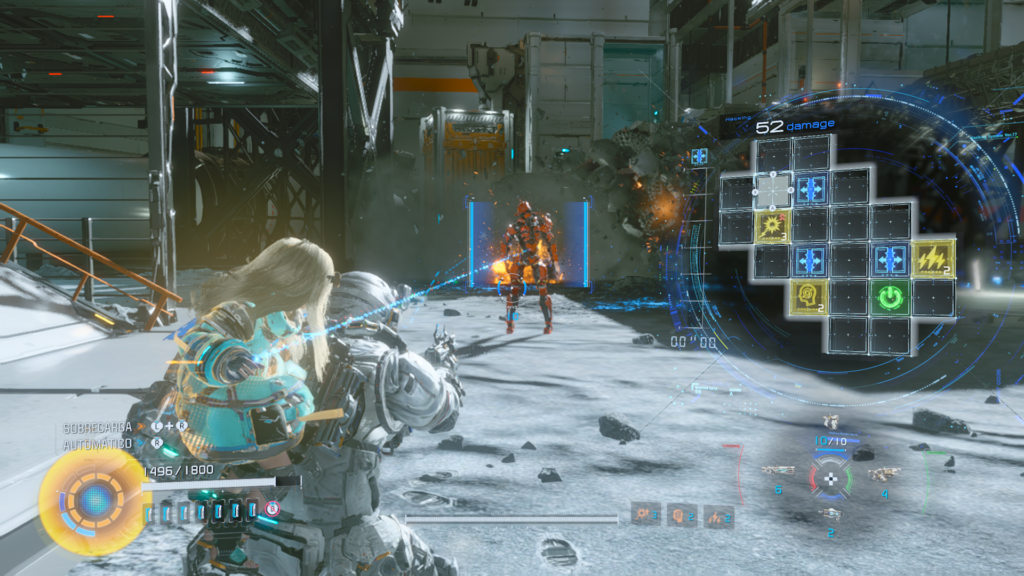Click the highlighted white cursor tile in the grid
This screenshot has height=576, width=1024.
tap(771, 189)
